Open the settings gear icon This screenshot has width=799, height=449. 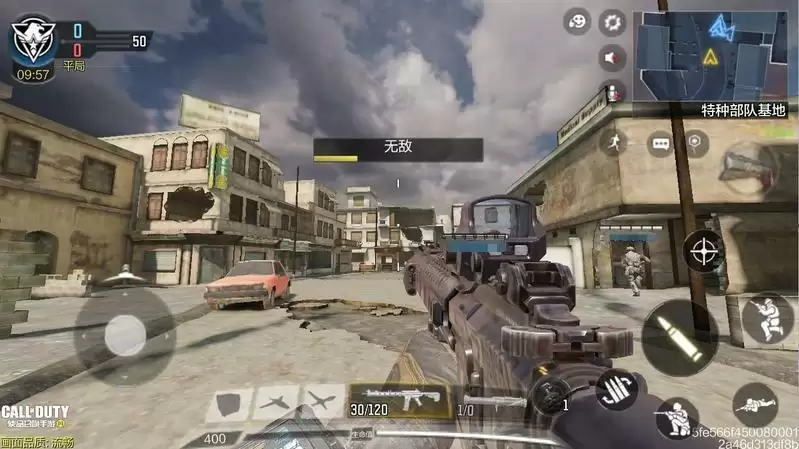point(612,20)
